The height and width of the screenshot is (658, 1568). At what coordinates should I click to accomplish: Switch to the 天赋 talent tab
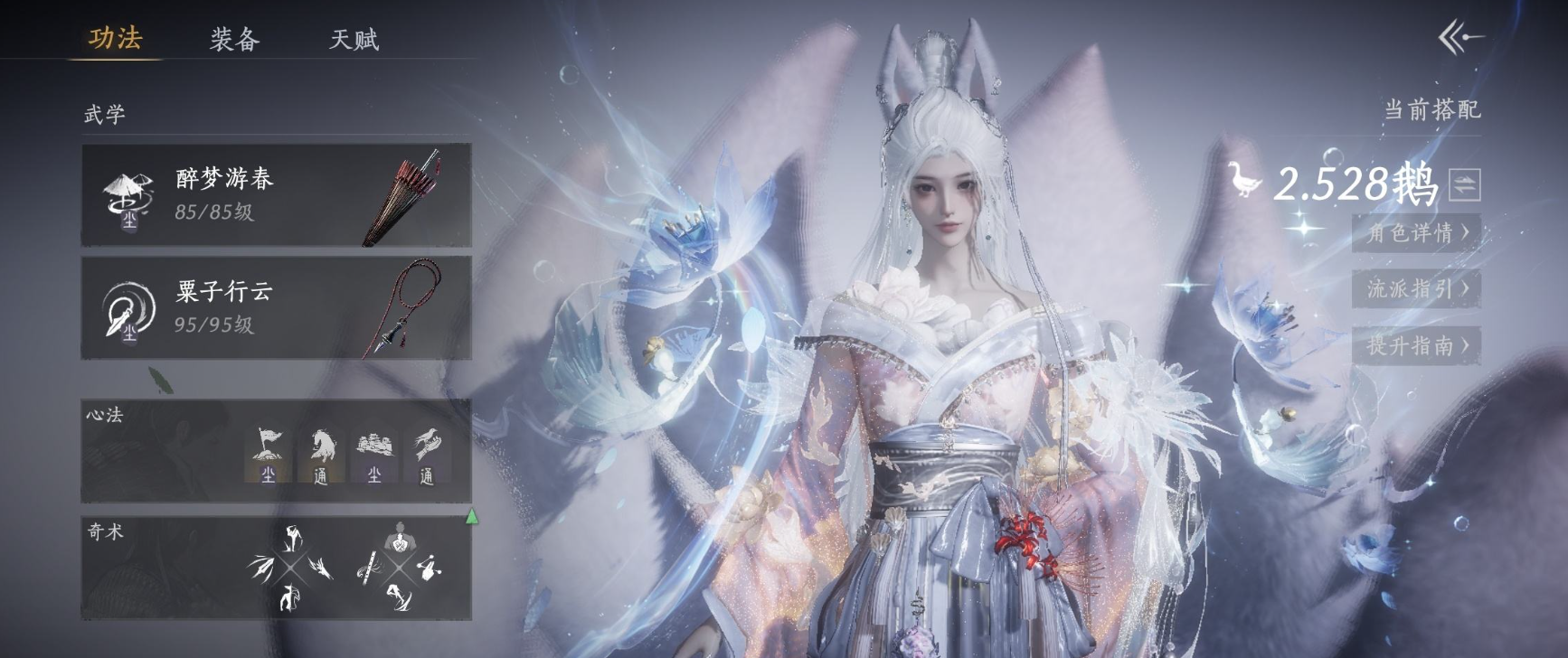[x=354, y=39]
